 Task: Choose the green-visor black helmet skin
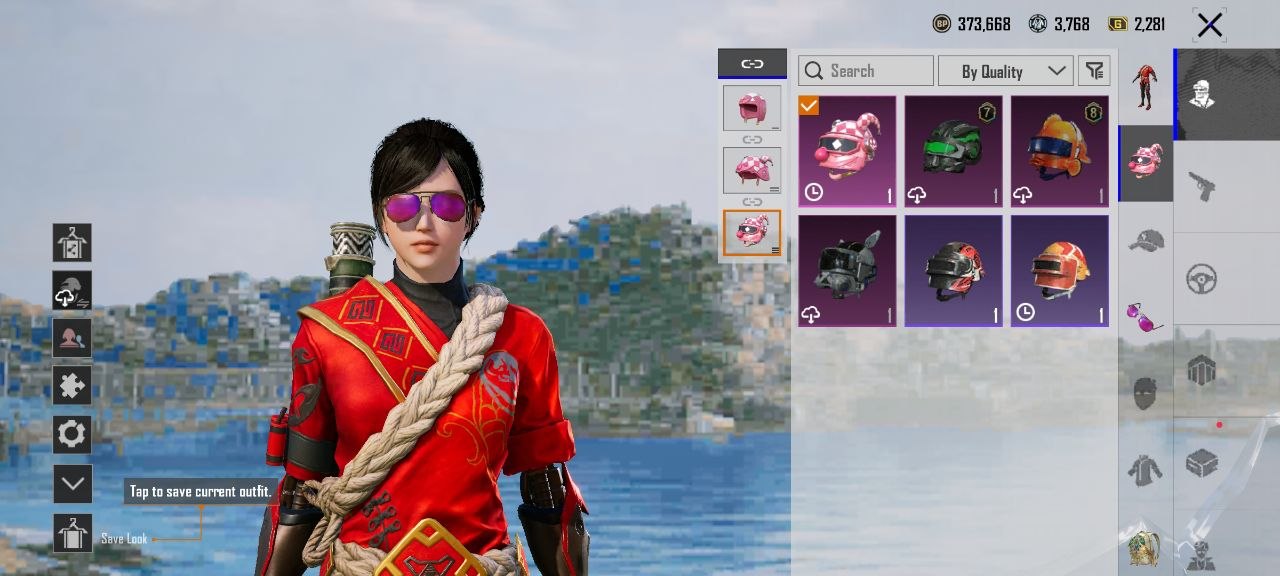[953, 151]
